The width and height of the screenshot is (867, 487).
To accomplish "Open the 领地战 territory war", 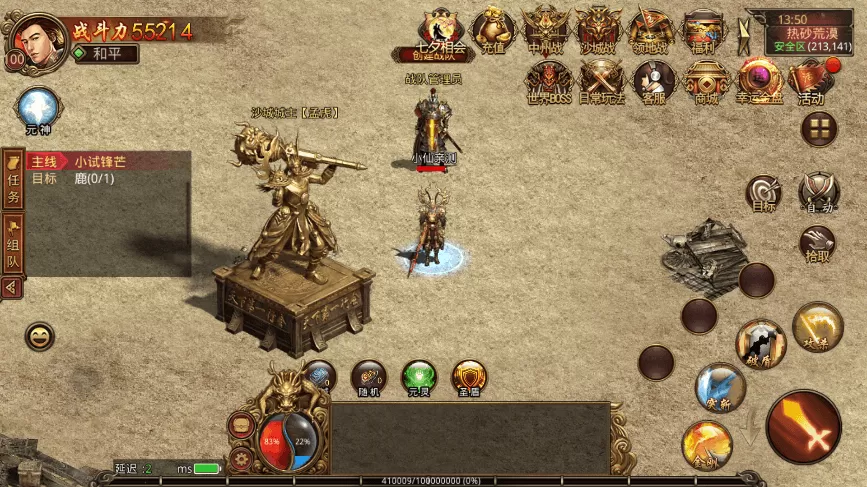I will pyautogui.click(x=653, y=28).
